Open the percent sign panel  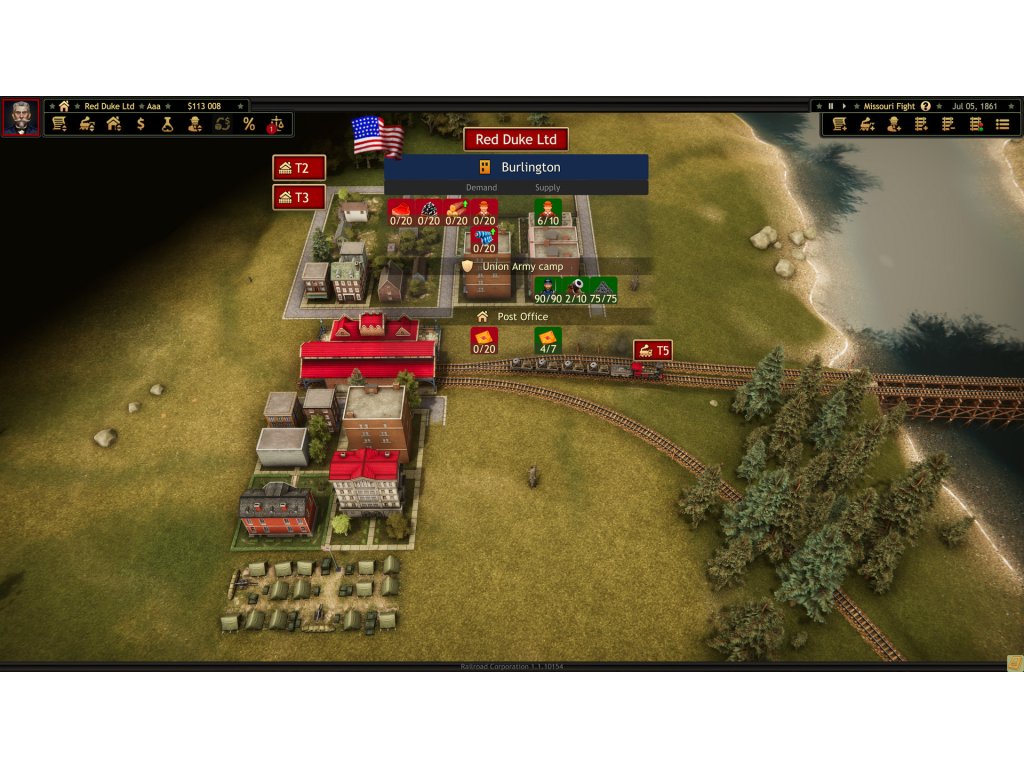249,124
